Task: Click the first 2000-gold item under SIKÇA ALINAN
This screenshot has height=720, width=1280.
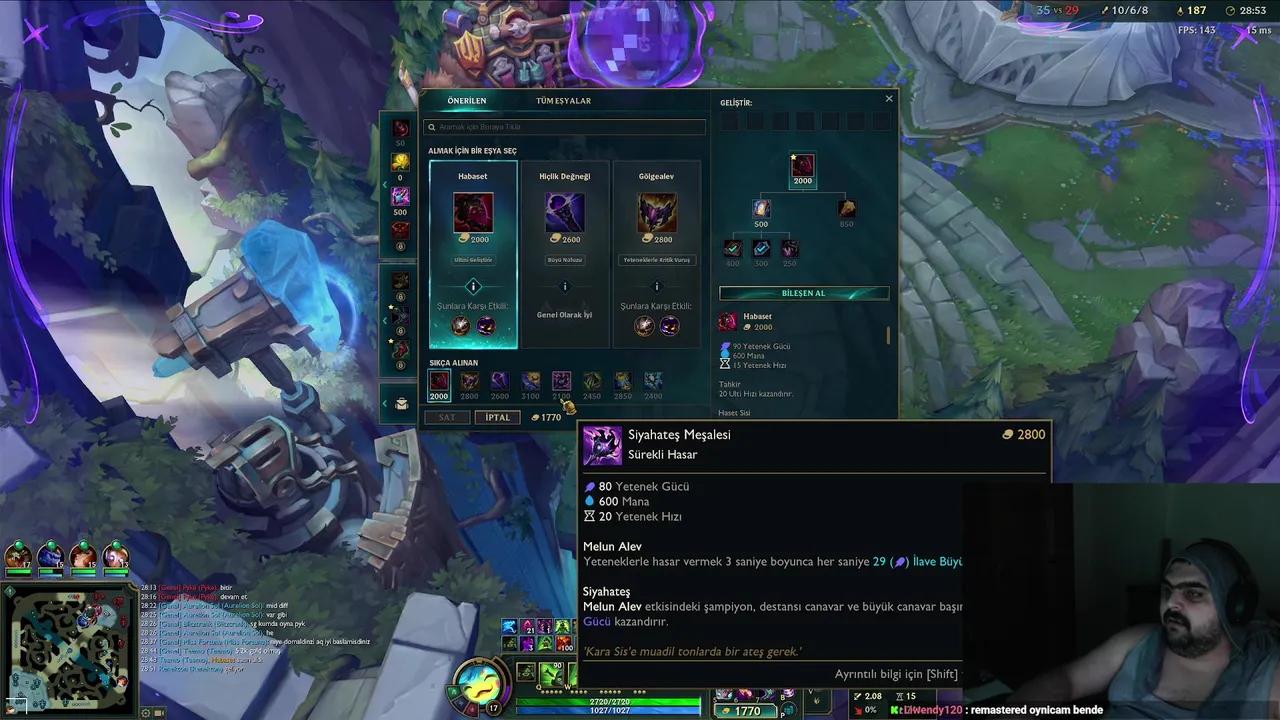Action: pos(439,381)
